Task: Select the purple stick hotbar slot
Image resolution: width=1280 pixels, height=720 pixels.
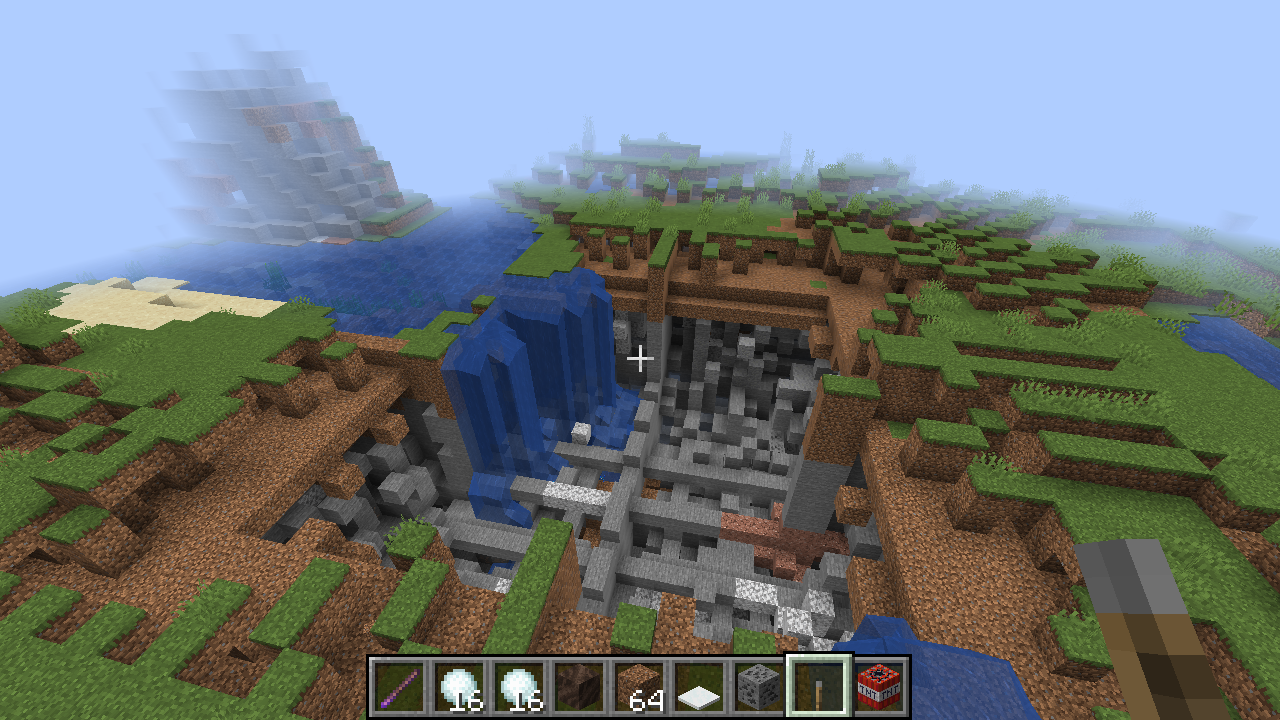Action: pos(401,687)
